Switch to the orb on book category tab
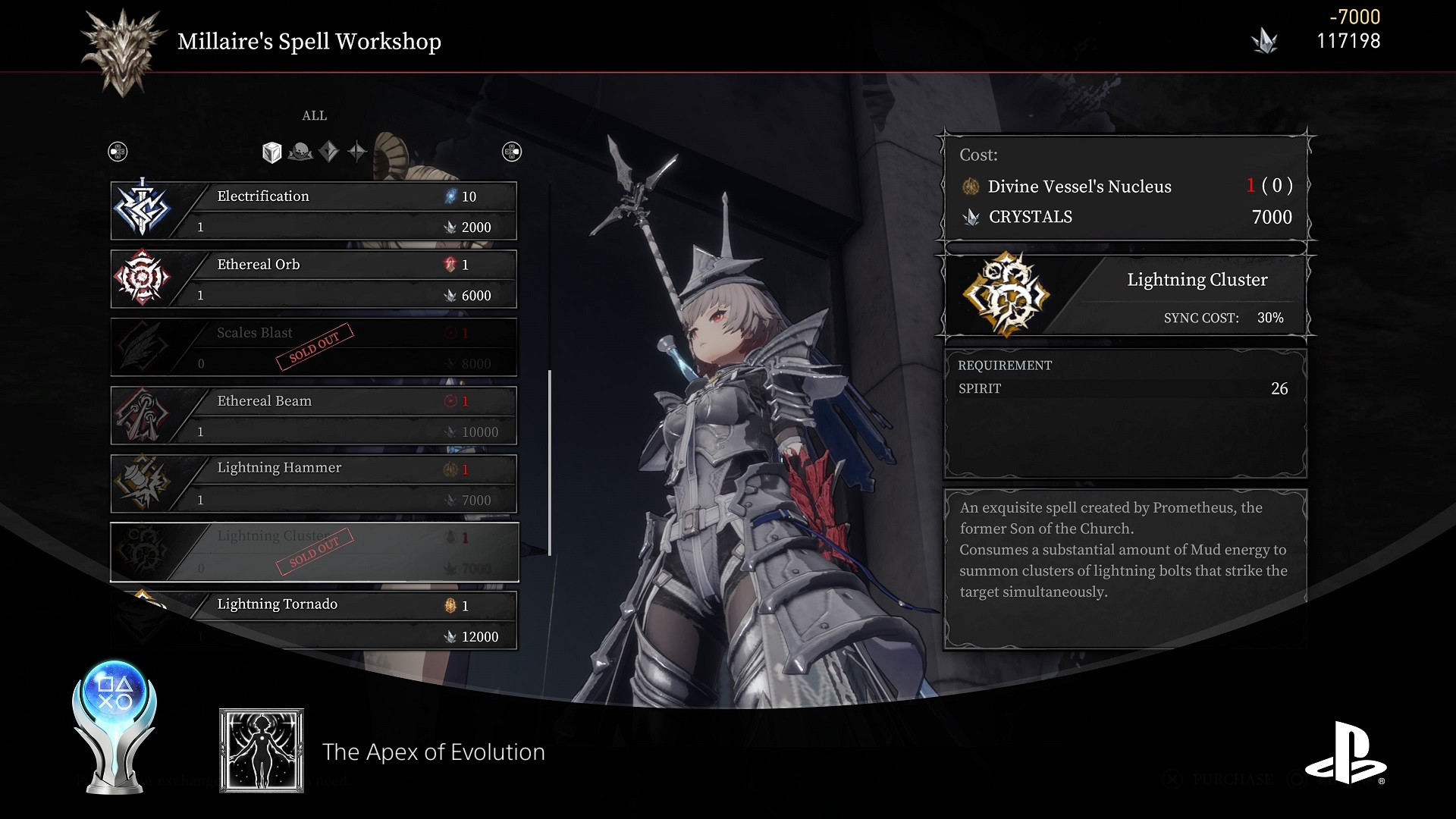1456x819 pixels. (x=300, y=152)
